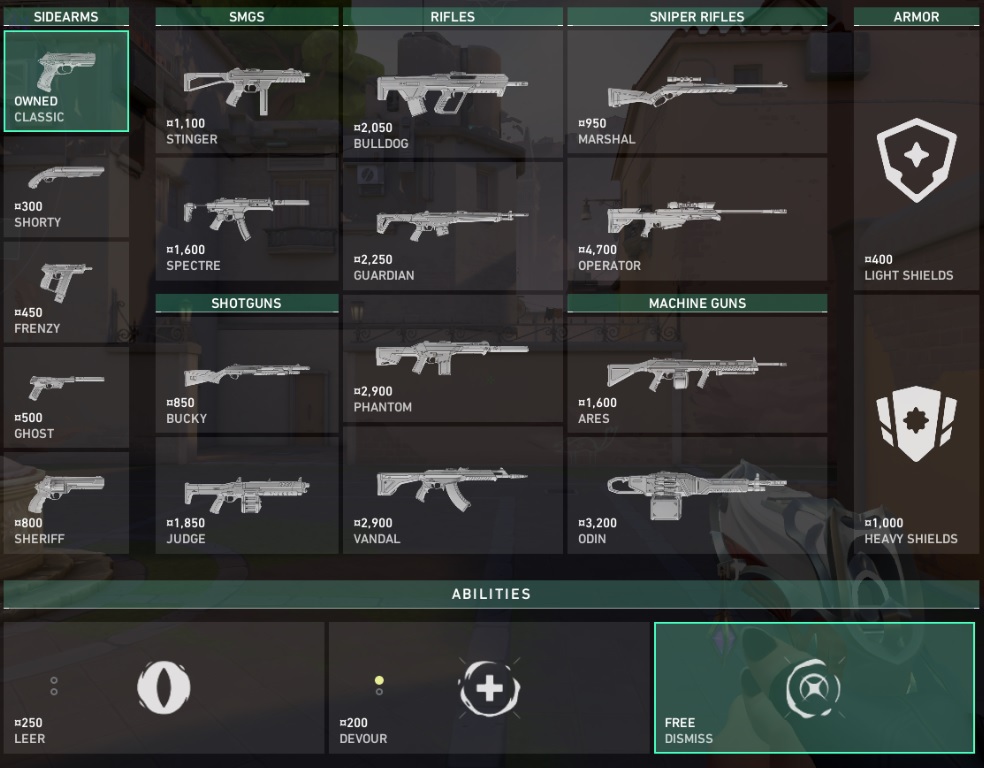Buy the Ares machine gun
The height and width of the screenshot is (768, 984).
click(x=697, y=375)
